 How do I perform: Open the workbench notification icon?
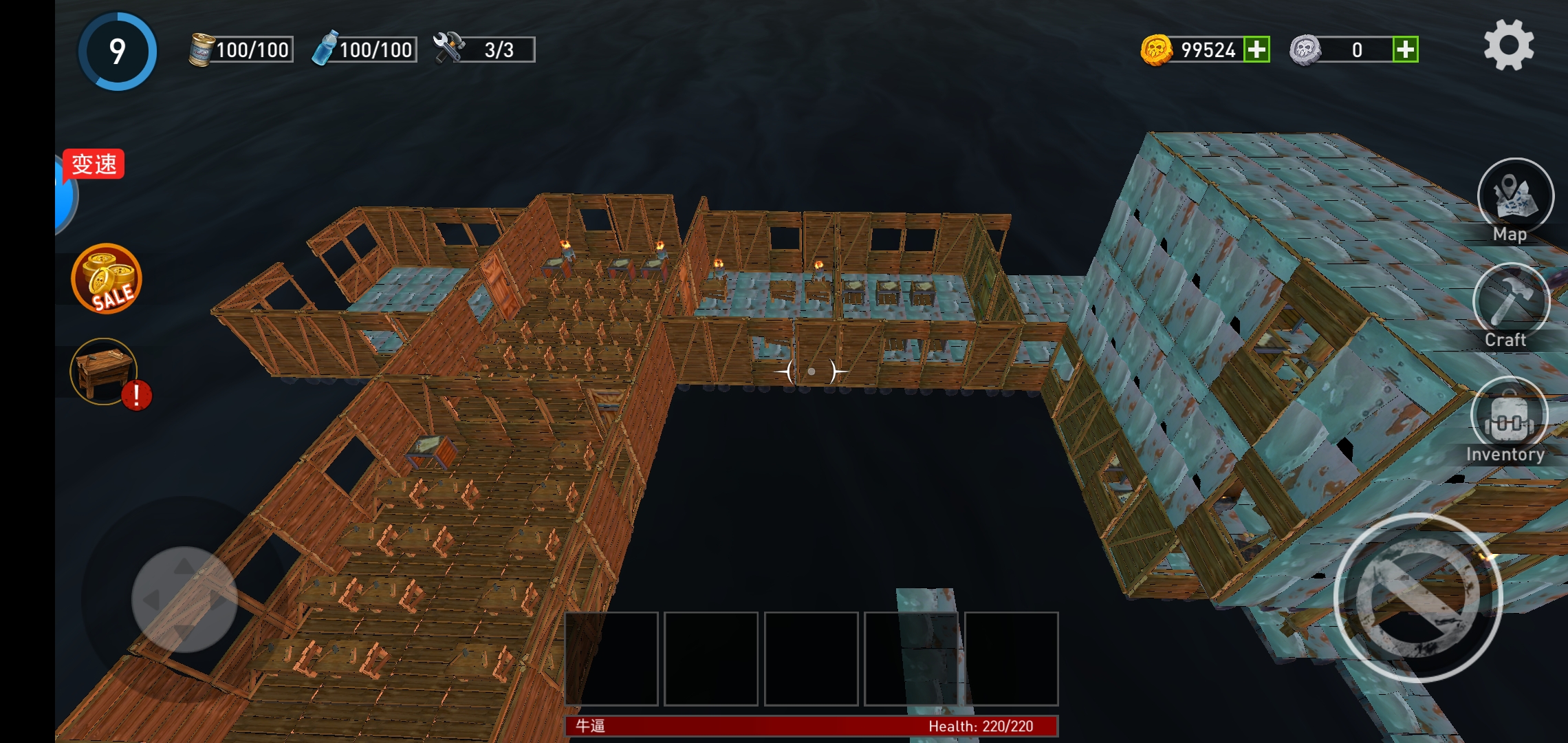(x=105, y=372)
